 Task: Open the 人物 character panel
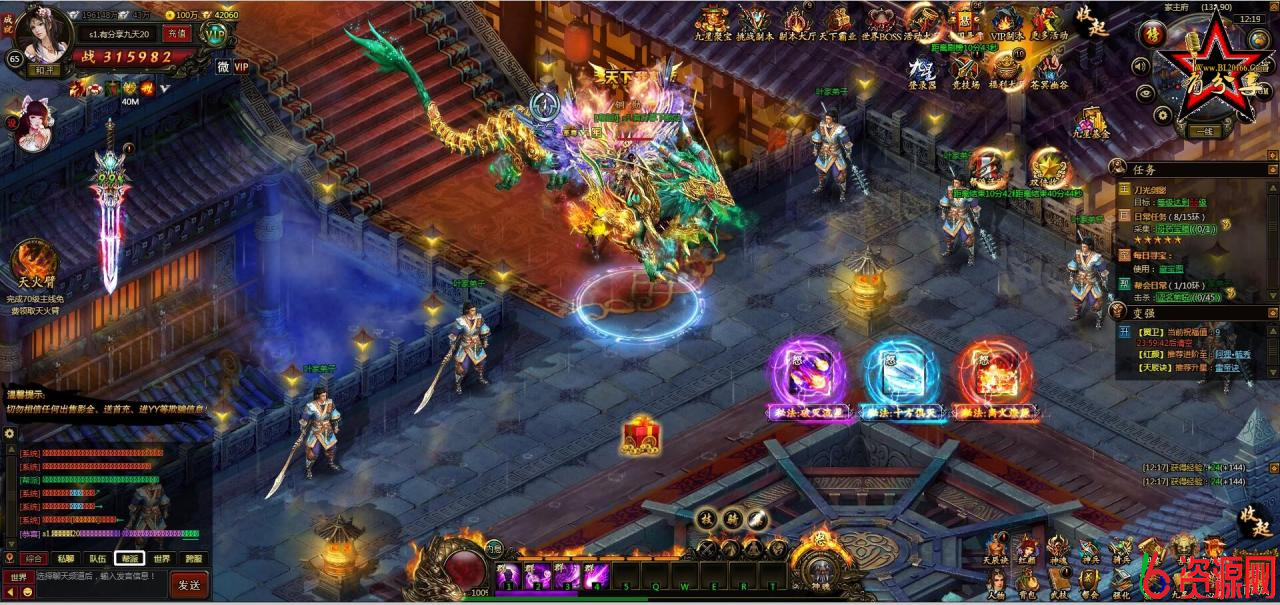[996, 584]
